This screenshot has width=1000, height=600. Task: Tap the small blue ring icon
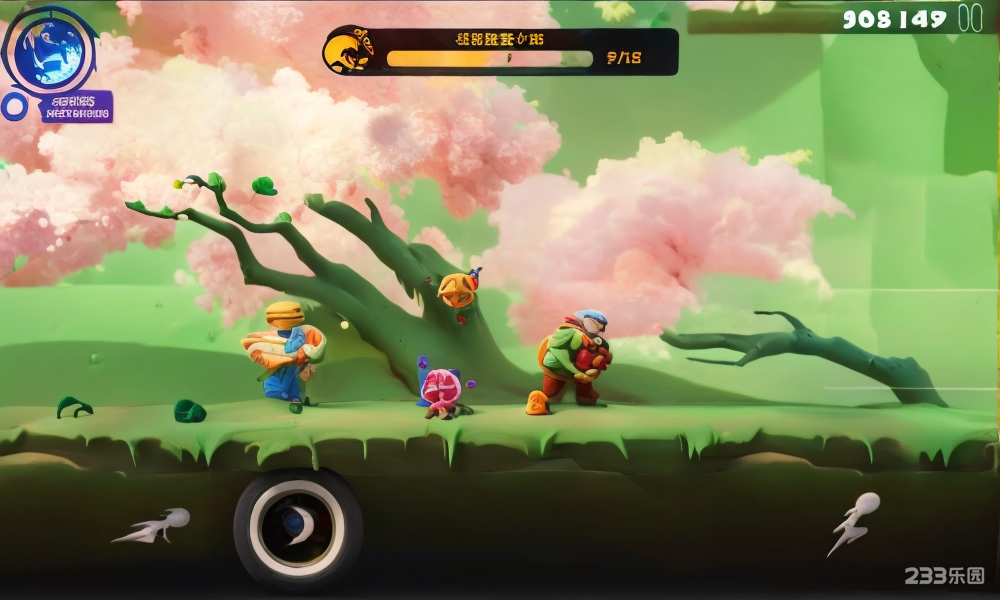coord(14,106)
